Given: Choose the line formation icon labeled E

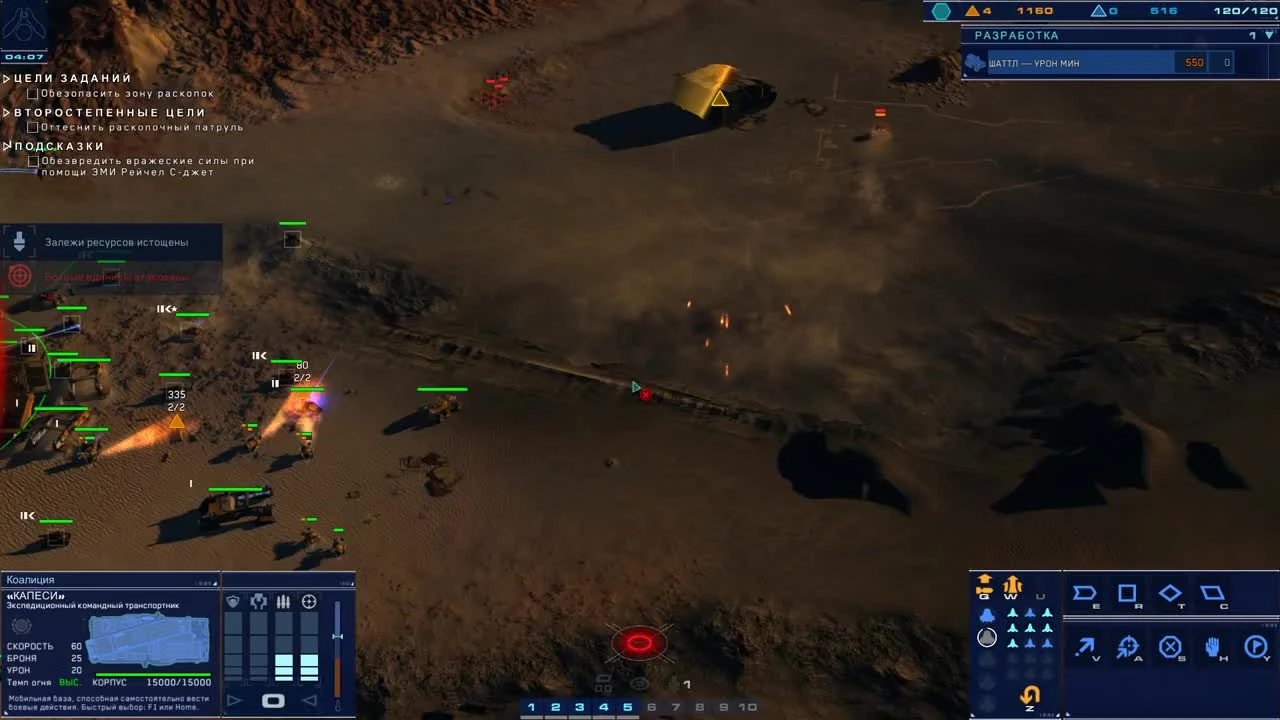Looking at the screenshot, I should pos(1084,593).
